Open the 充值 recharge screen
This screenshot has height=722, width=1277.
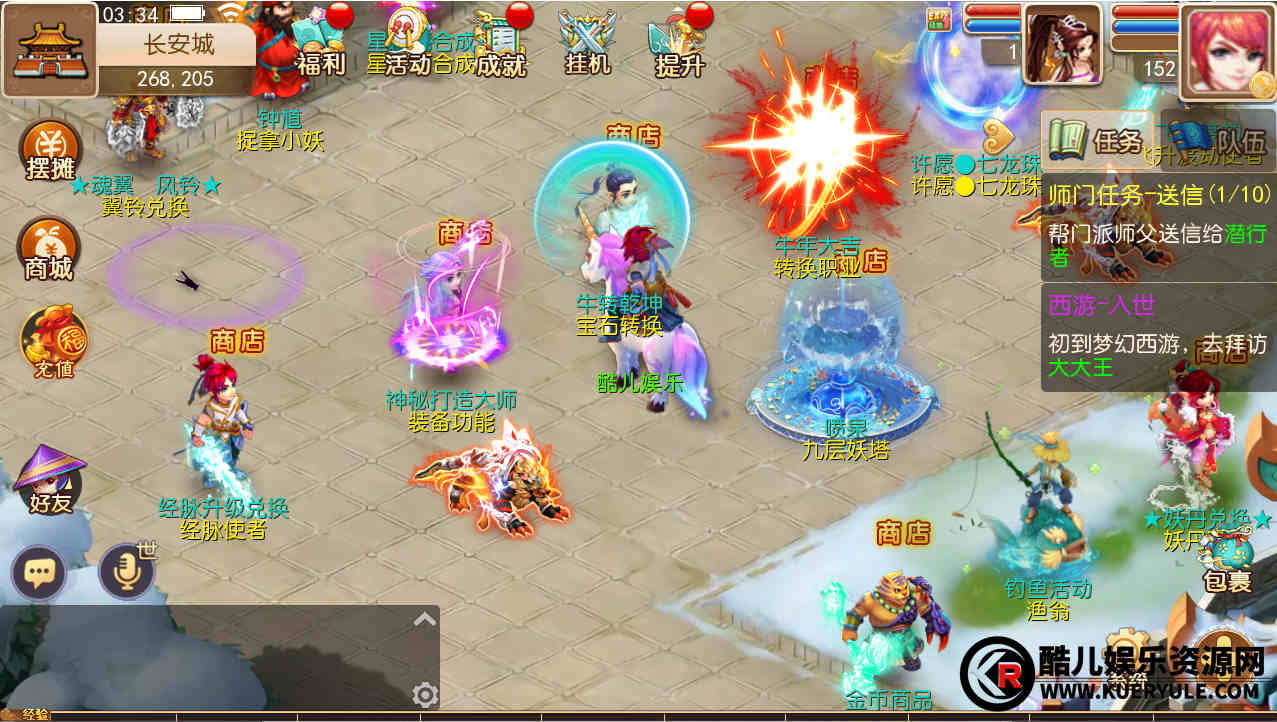coord(51,343)
